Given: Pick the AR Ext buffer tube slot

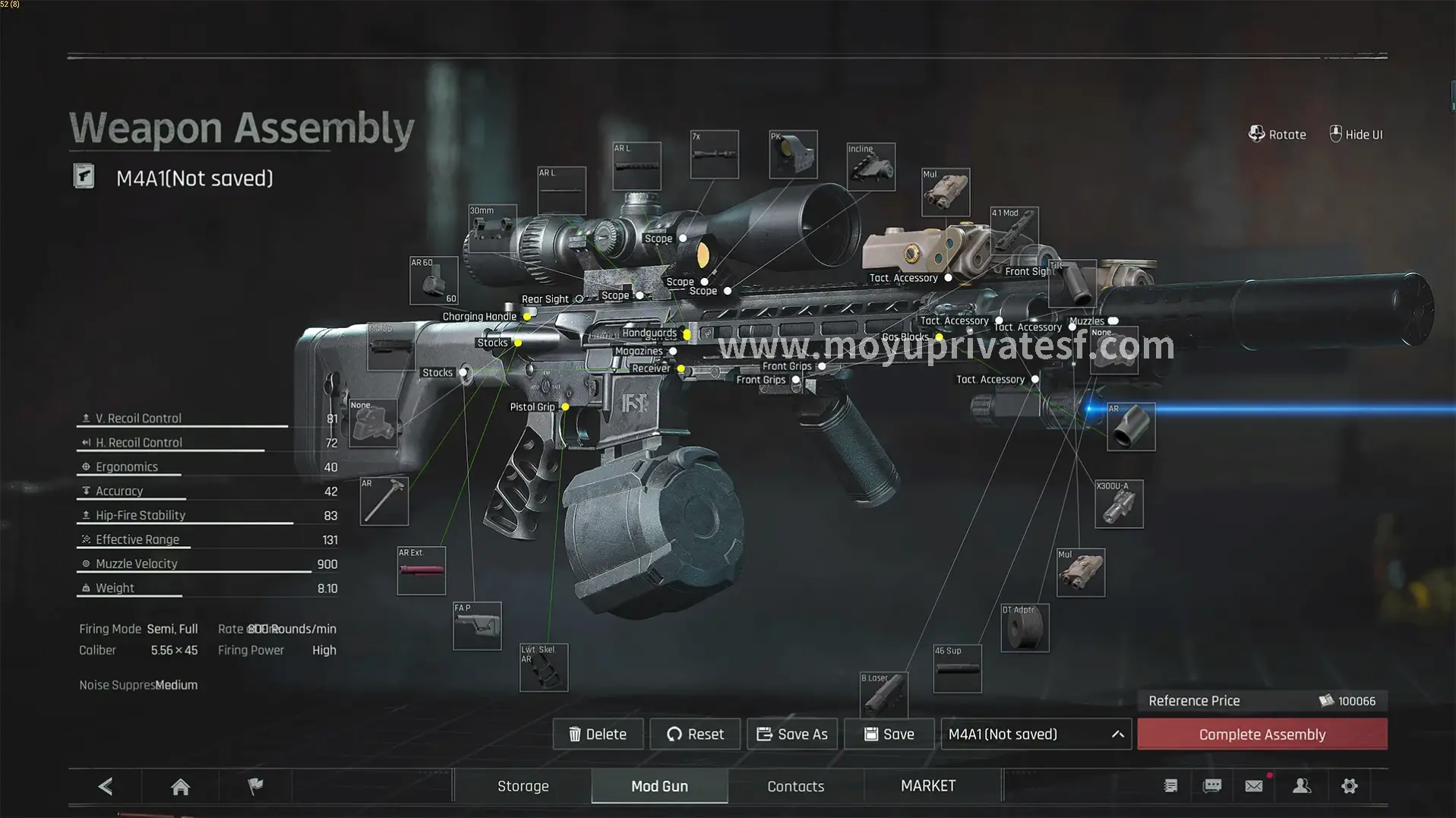Looking at the screenshot, I should (x=422, y=570).
